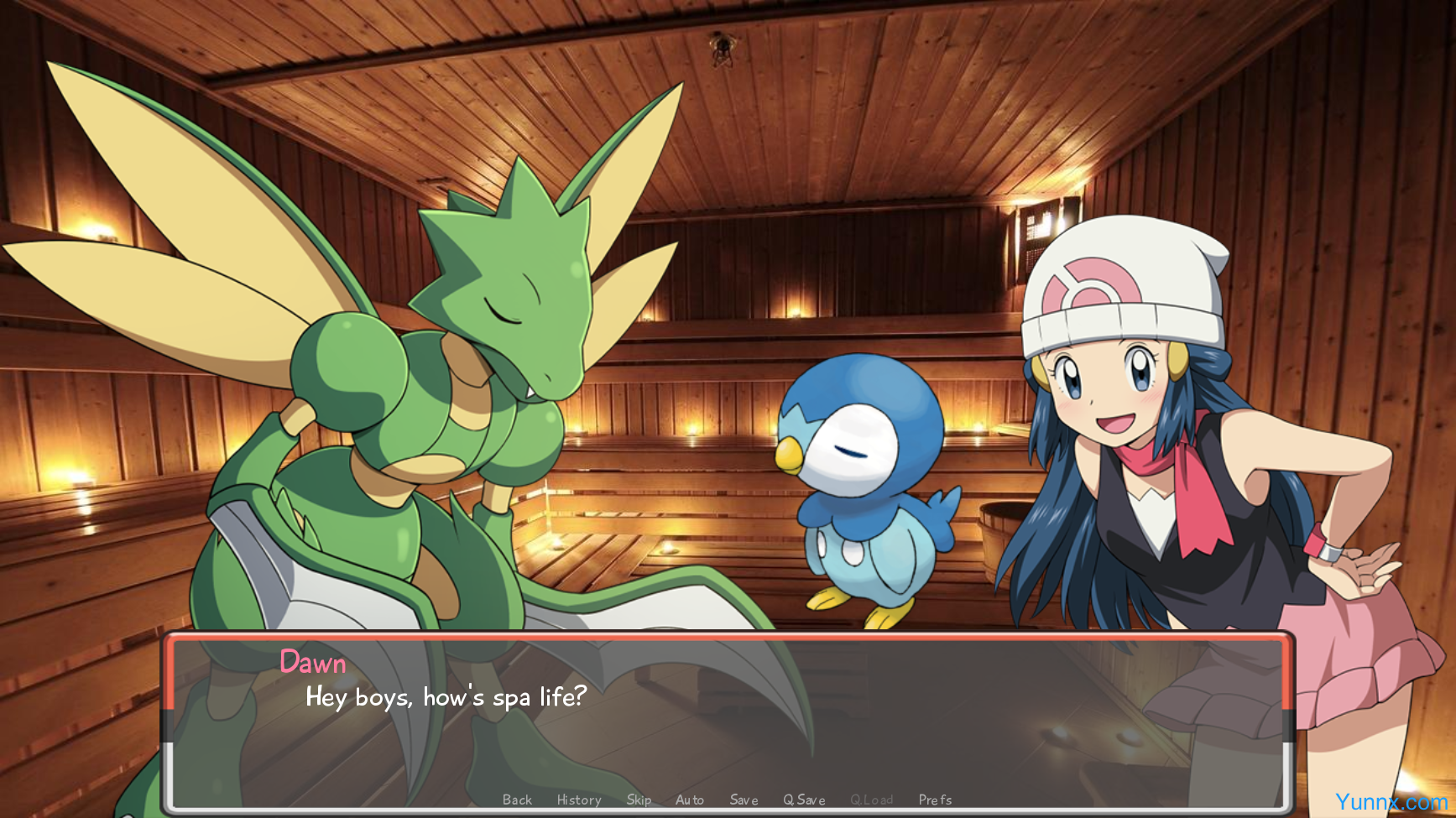Click the dialogue text to continue
The width and height of the screenshot is (1456, 818).
point(446,697)
